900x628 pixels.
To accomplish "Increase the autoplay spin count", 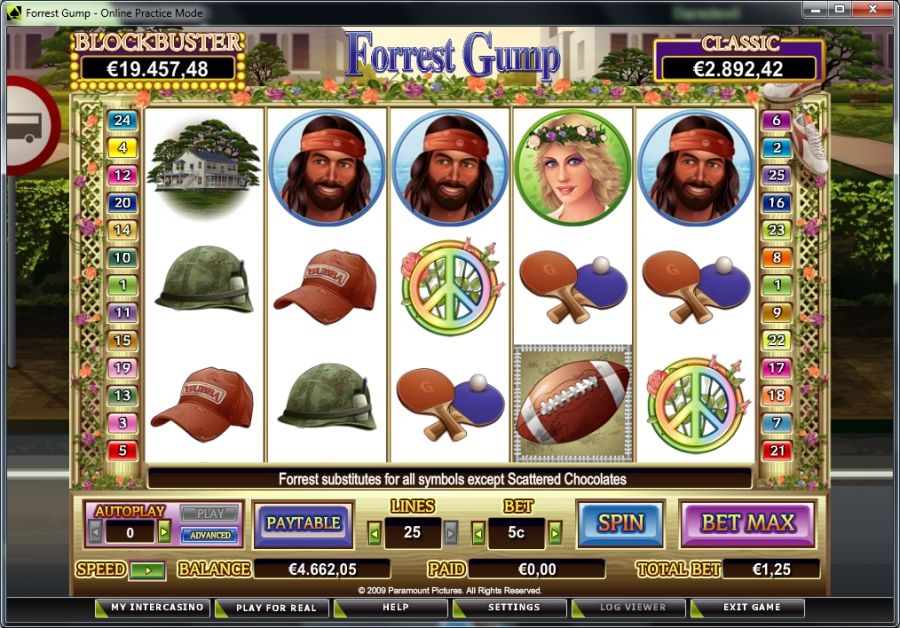I will (165, 532).
